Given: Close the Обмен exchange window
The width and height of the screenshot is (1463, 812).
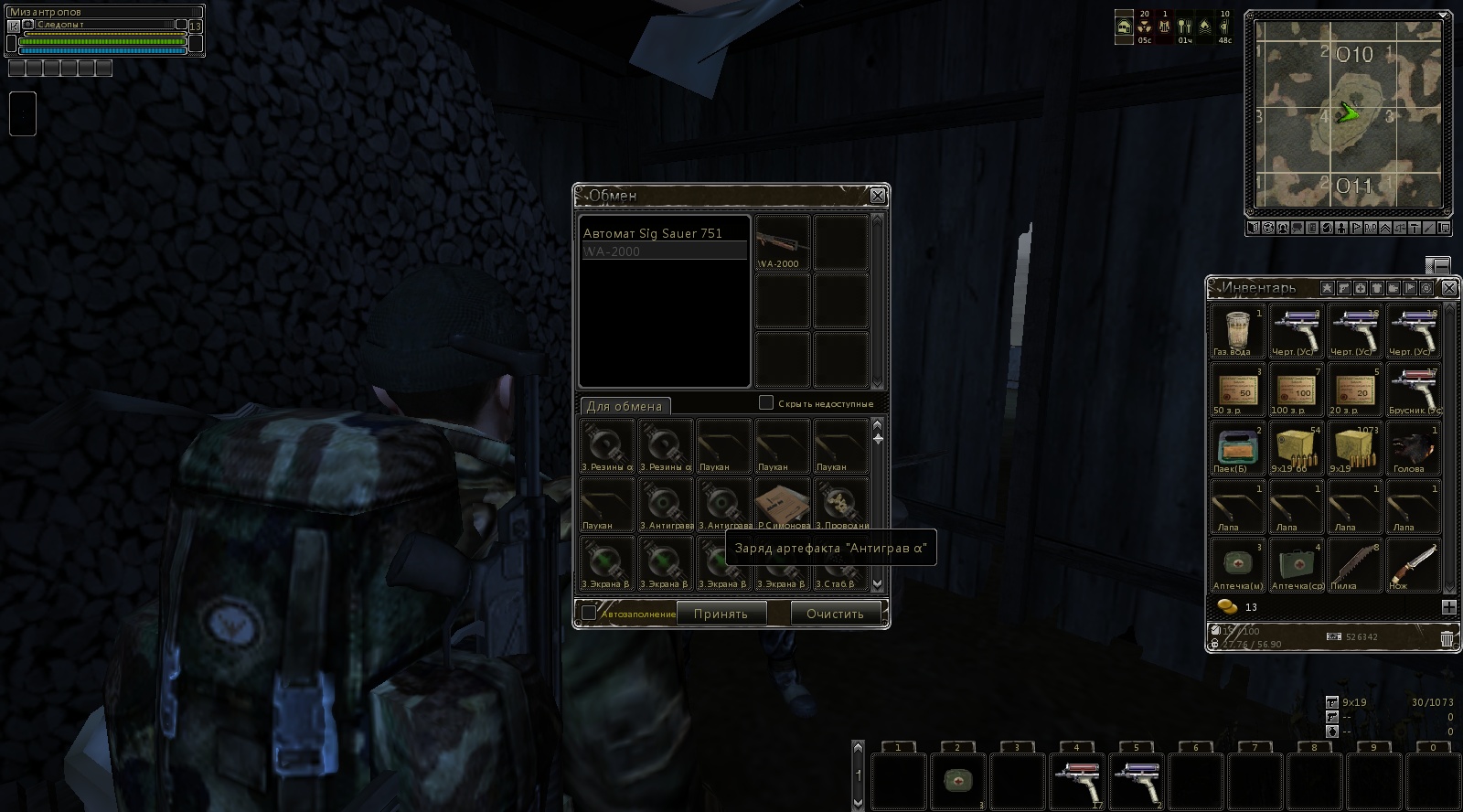Looking at the screenshot, I should pyautogui.click(x=877, y=196).
